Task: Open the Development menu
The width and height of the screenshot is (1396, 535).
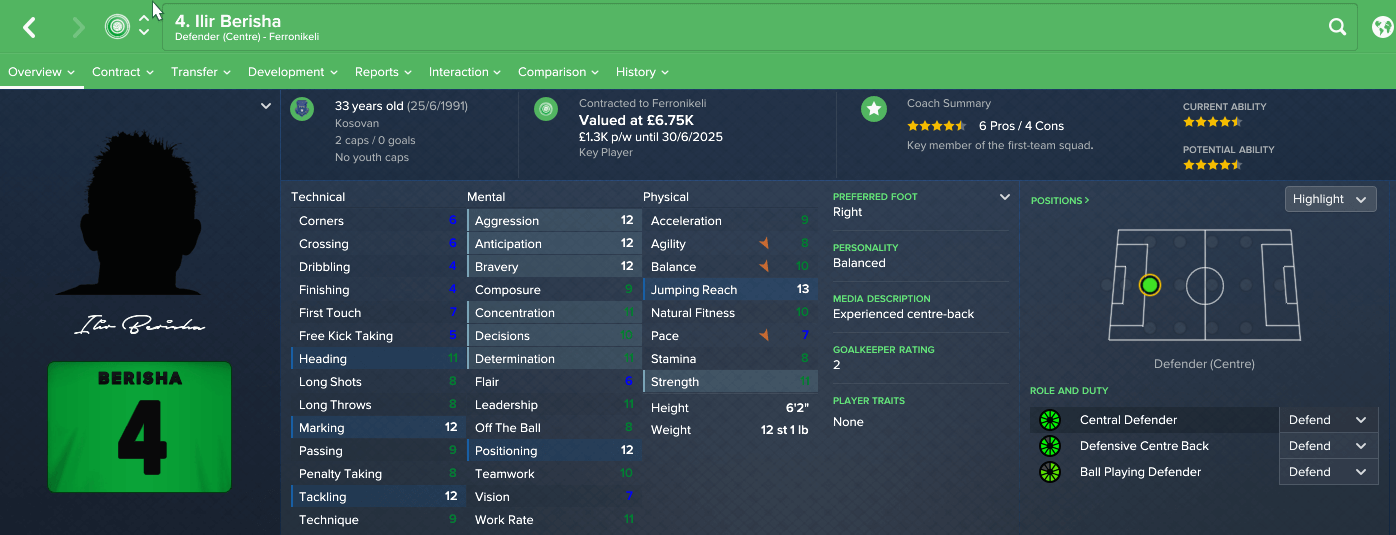Action: [x=292, y=72]
